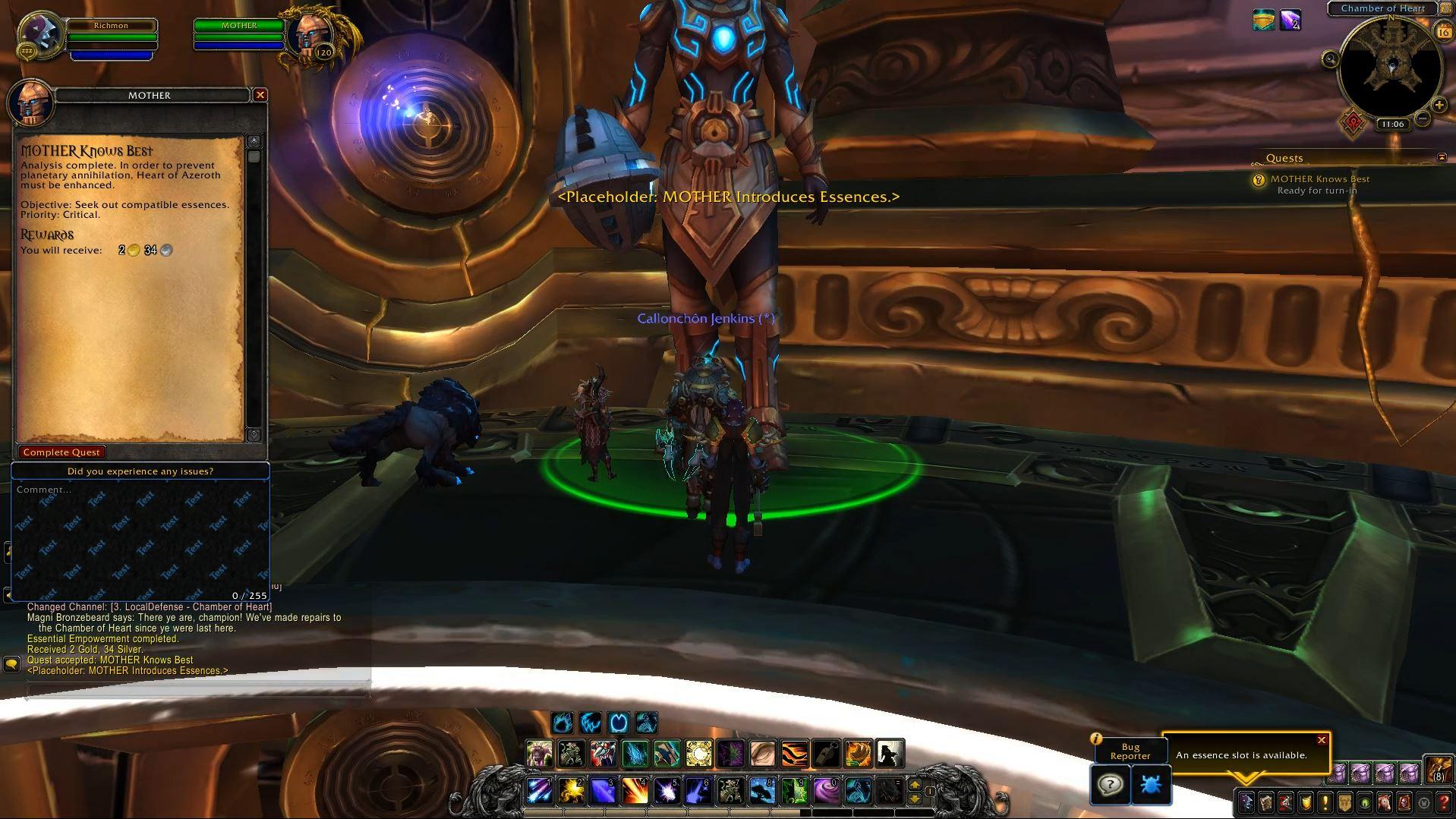Collapse the Quests objective tracker
The height and width of the screenshot is (819, 1456).
click(x=1442, y=157)
